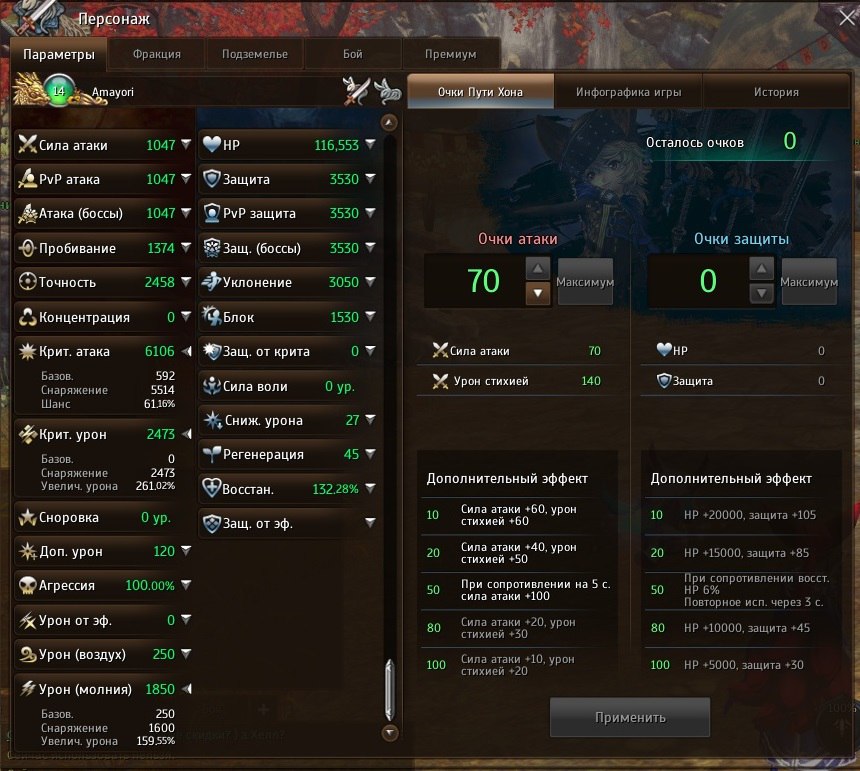Open the Инфографика игры tab
Image resolution: width=860 pixels, height=771 pixels.
tap(628, 92)
